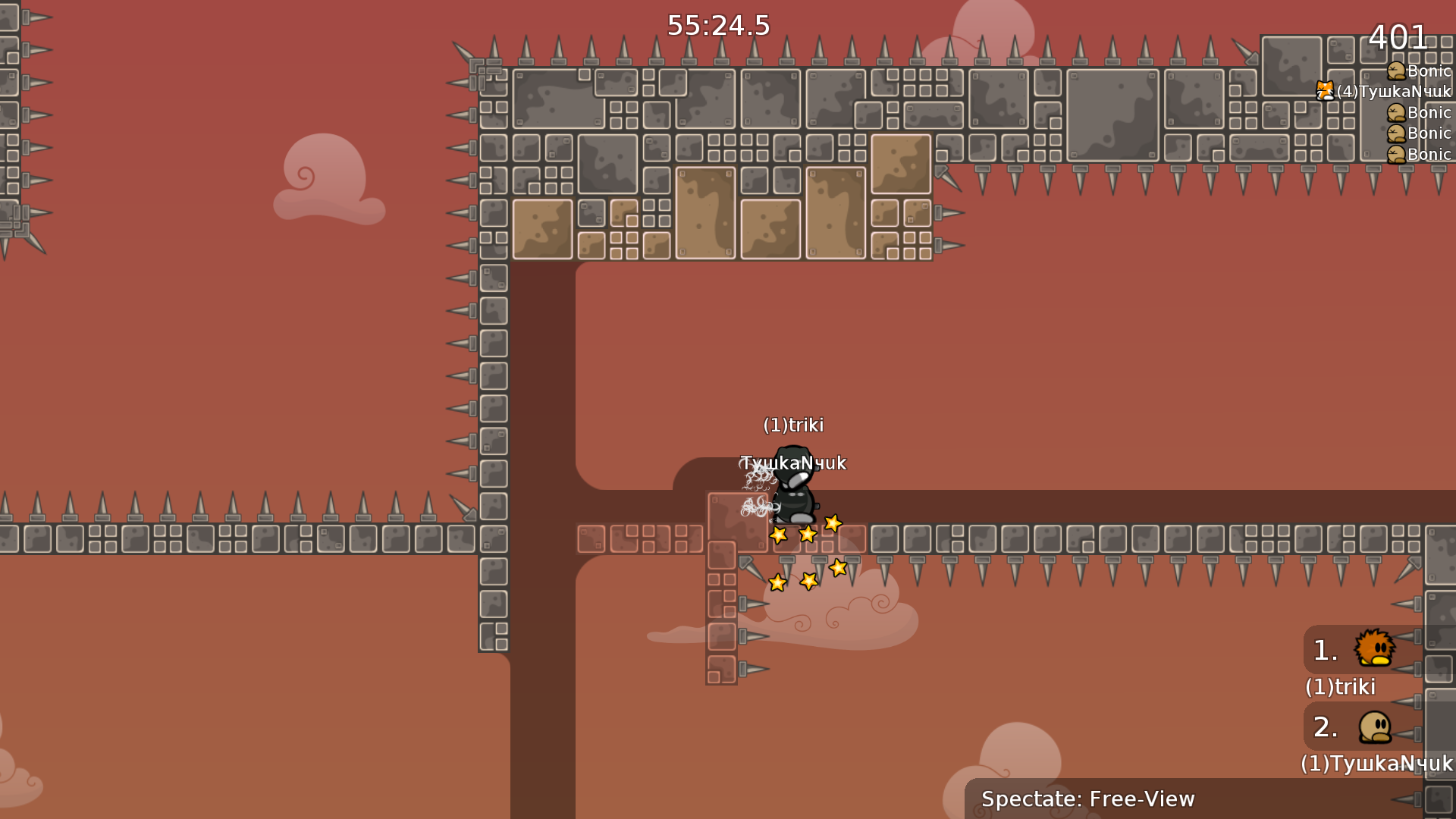Click the match timer showing 55:24.5
Screen dimensions: 1456x819
tap(717, 25)
